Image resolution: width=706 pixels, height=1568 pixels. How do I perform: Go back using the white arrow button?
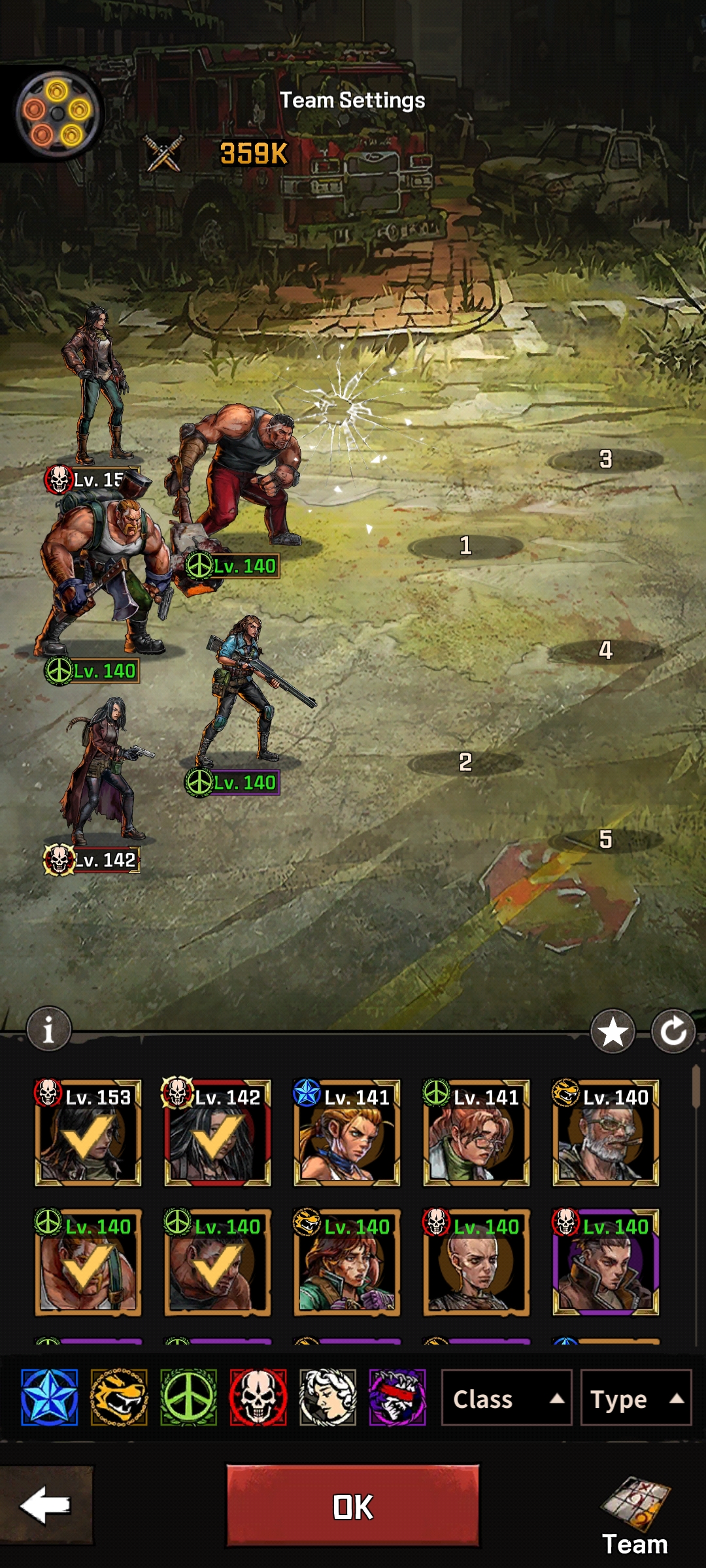pos(46,1505)
